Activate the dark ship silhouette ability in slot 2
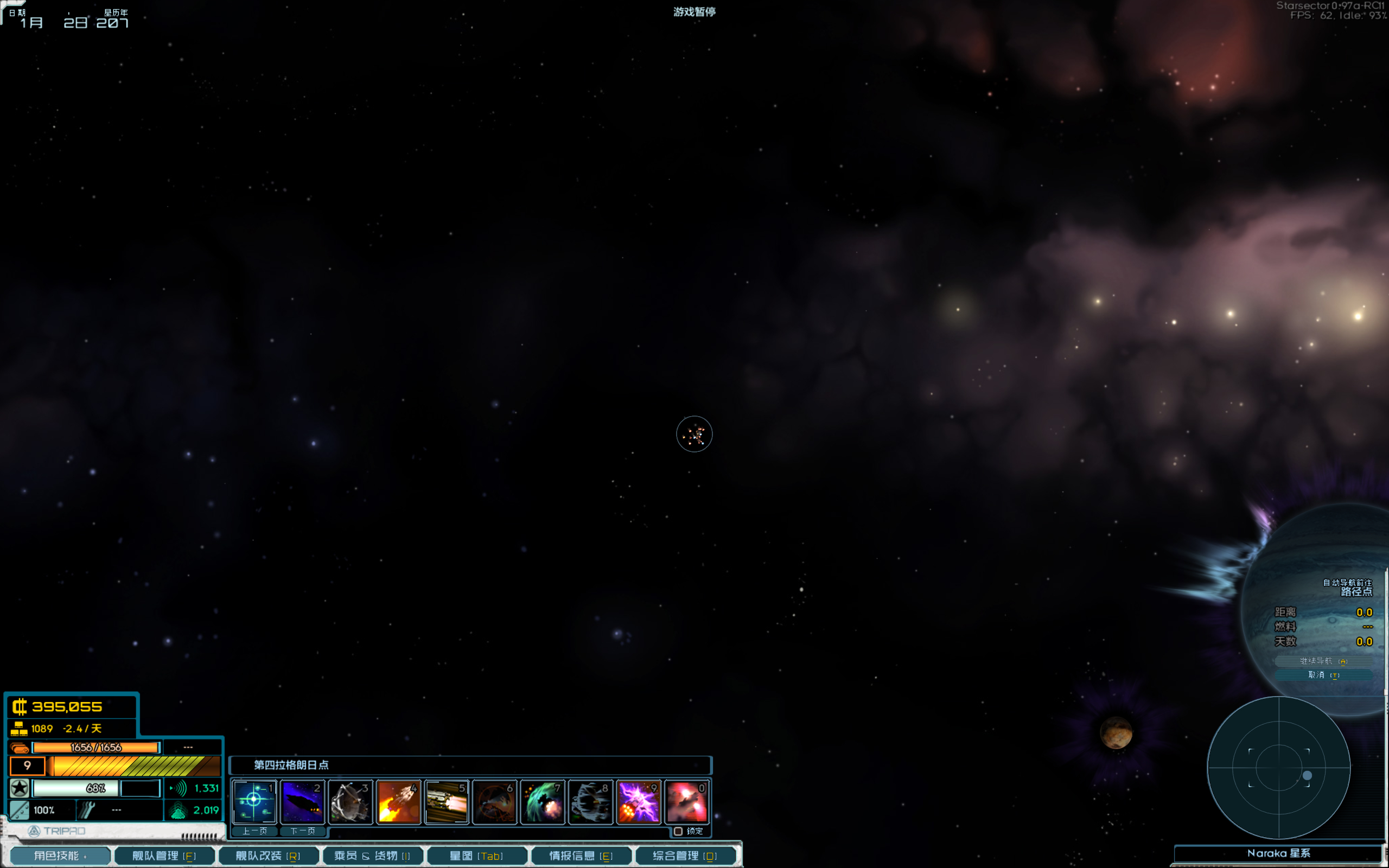This screenshot has height=868, width=1389. click(x=302, y=801)
